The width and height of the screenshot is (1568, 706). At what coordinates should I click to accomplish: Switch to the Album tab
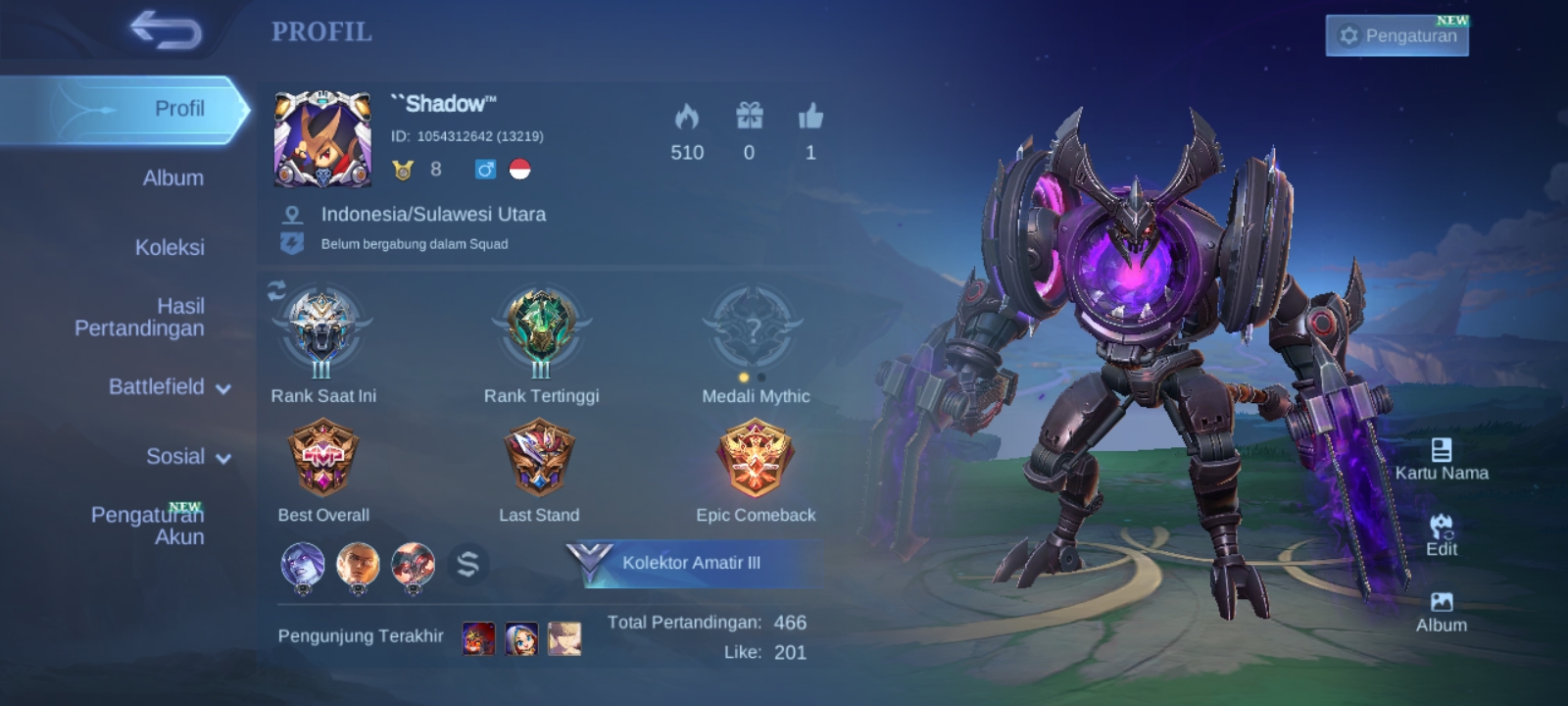(x=172, y=177)
